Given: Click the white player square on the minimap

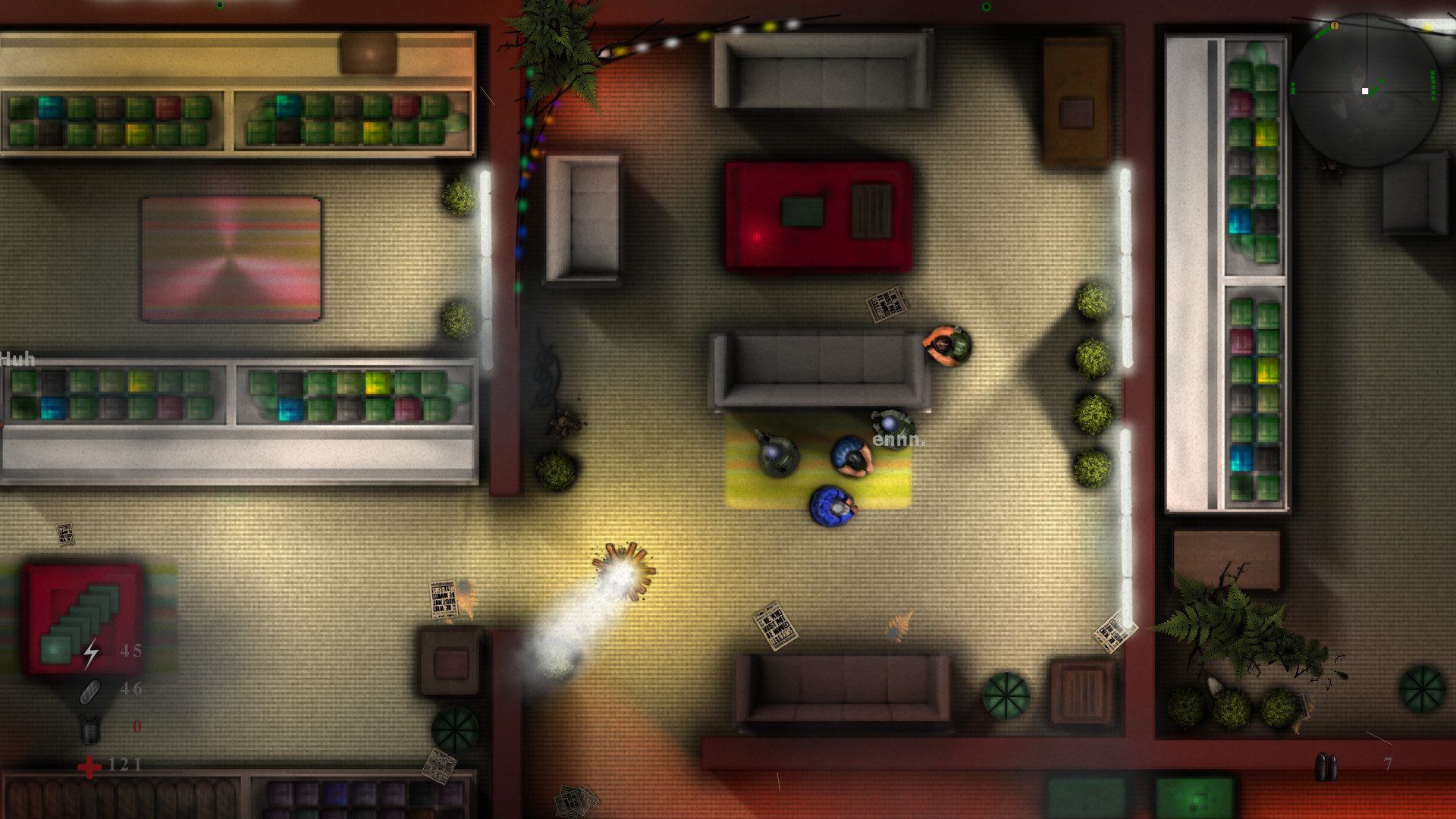Looking at the screenshot, I should (1365, 91).
